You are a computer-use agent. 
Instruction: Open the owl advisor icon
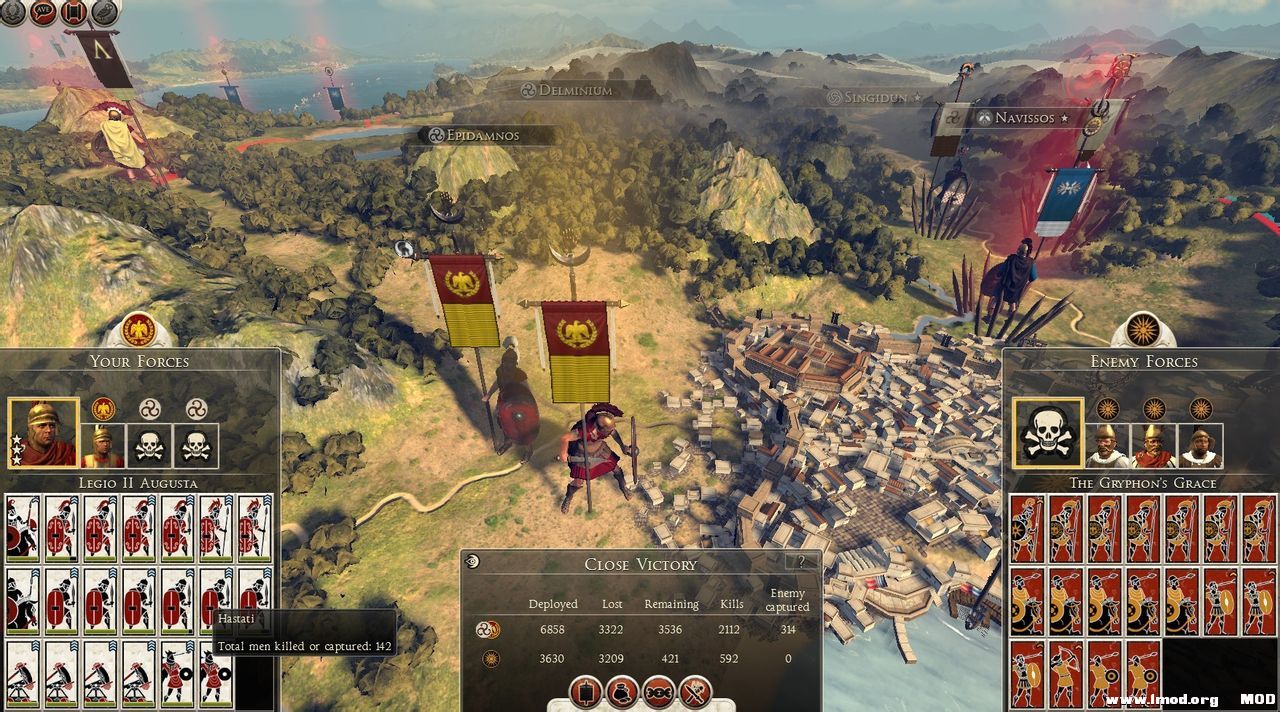(104, 12)
